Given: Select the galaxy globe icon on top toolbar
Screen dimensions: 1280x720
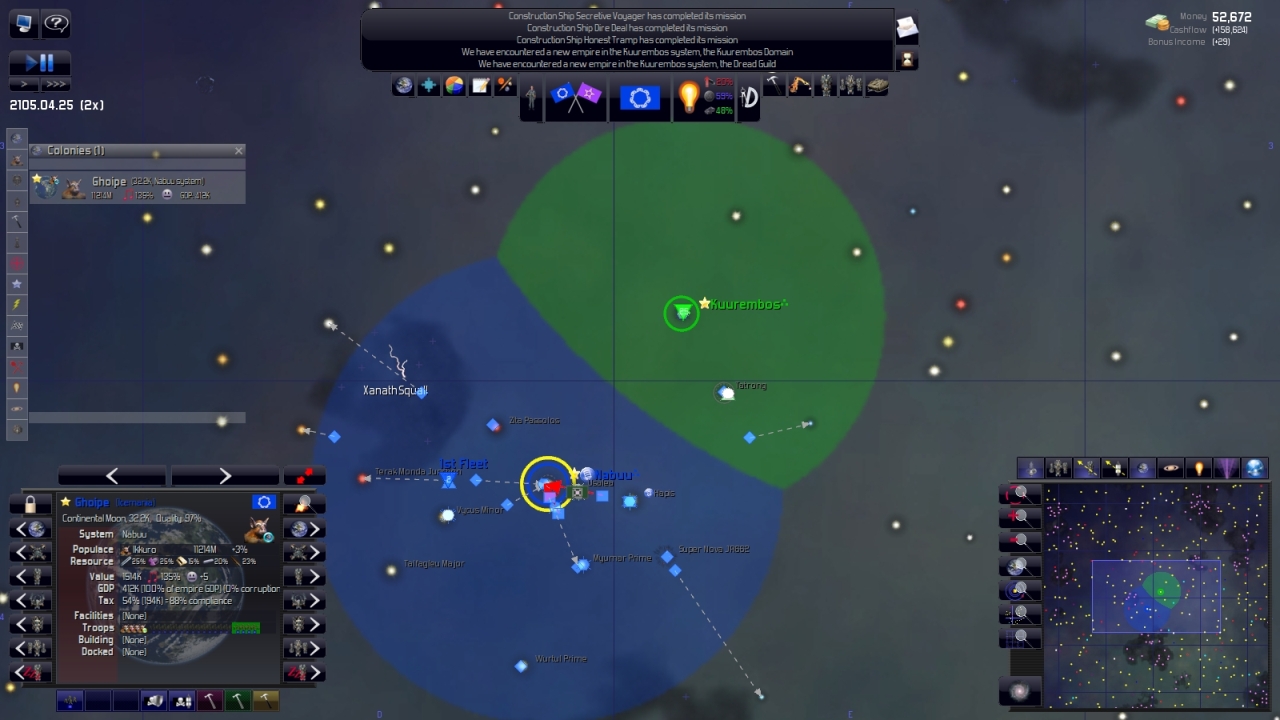Looking at the screenshot, I should click(403, 86).
